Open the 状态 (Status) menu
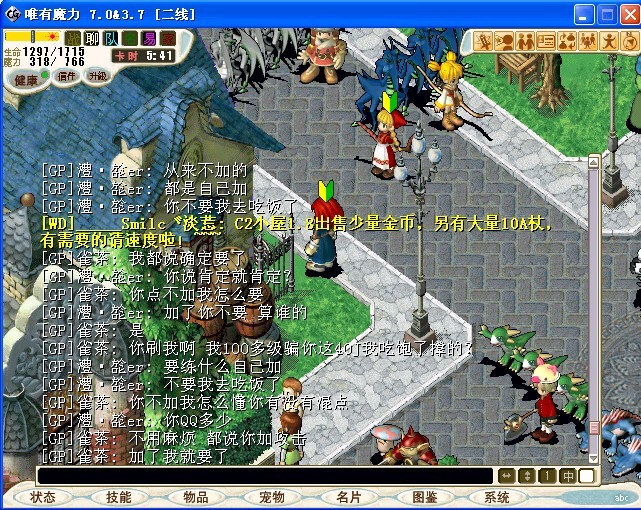Viewport: 641px width, 510px height. coord(43,497)
